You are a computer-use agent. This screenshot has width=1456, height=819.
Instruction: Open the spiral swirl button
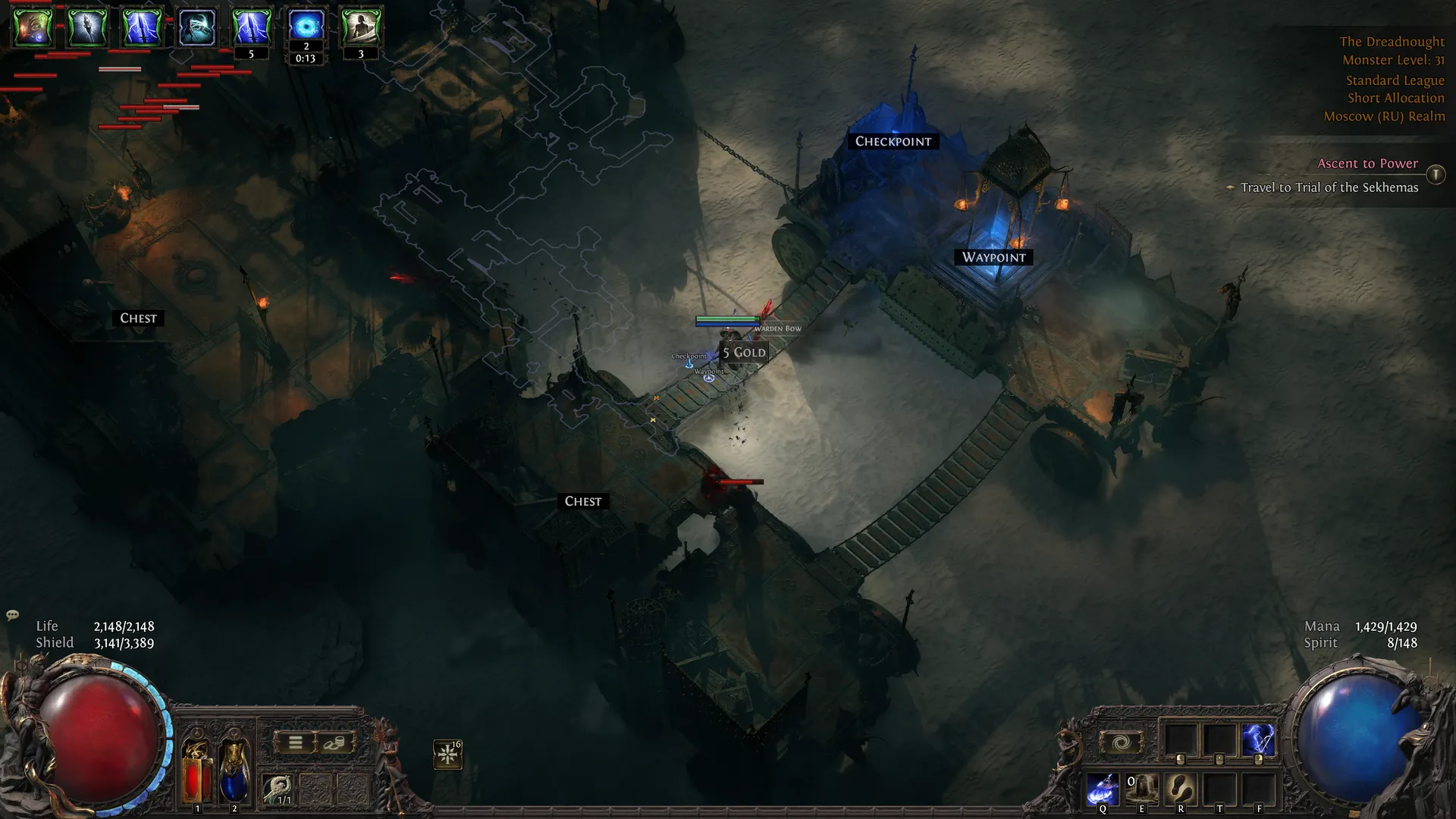pos(1121,743)
